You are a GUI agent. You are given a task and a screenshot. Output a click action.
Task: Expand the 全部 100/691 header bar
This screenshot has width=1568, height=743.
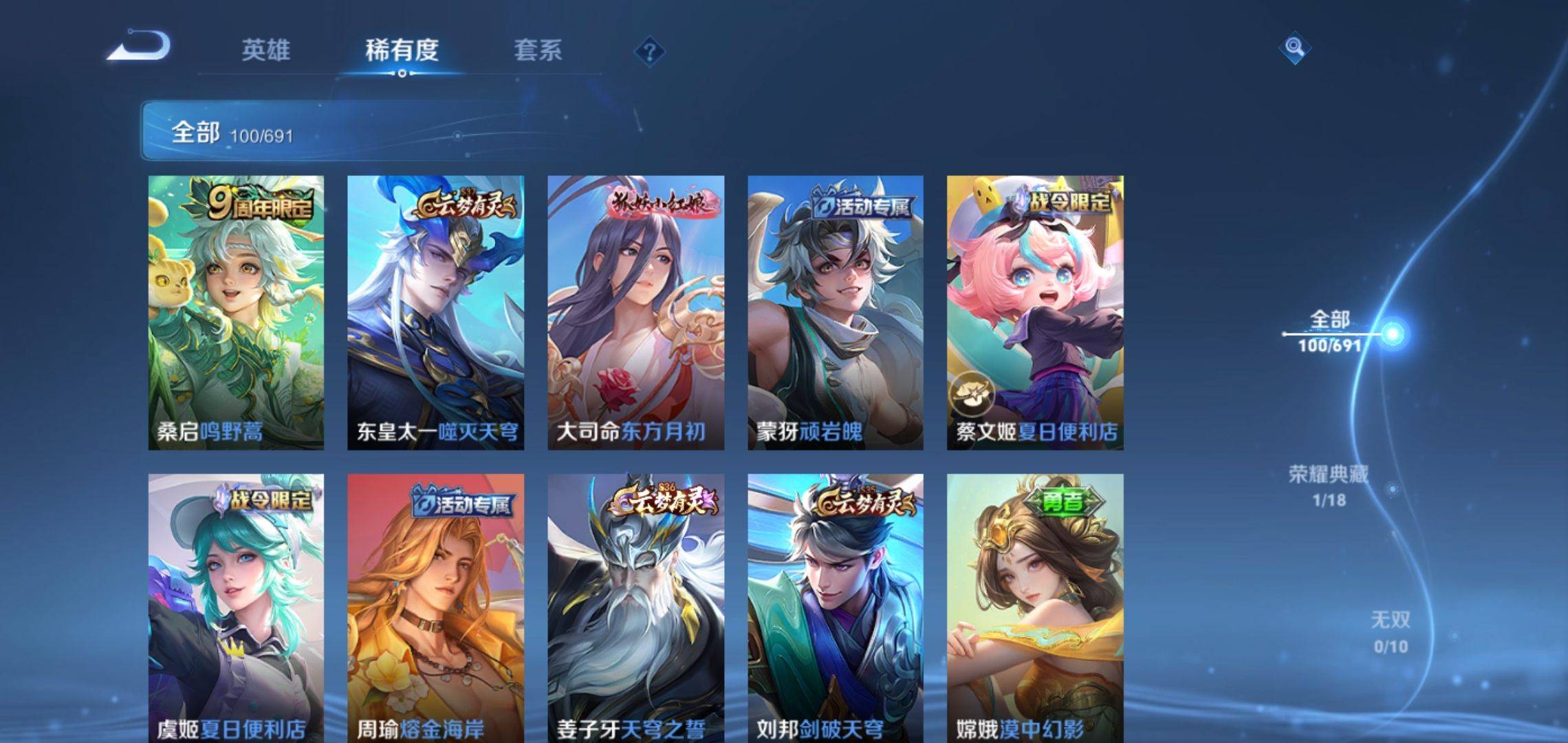point(344,131)
